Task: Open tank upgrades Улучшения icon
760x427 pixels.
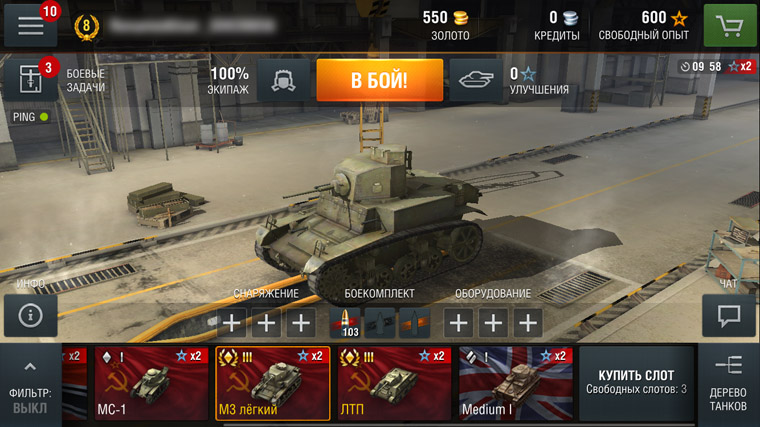Action: 475,80
